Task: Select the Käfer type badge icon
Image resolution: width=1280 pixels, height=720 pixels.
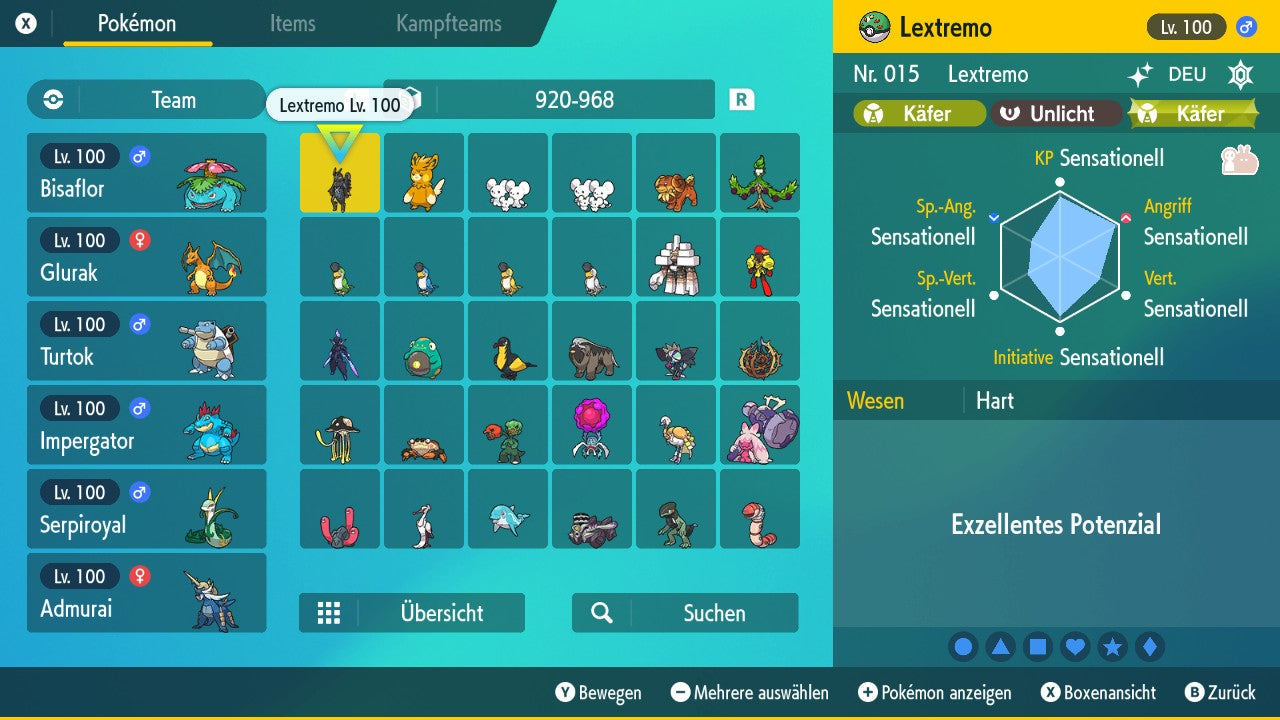Action: (x=875, y=113)
